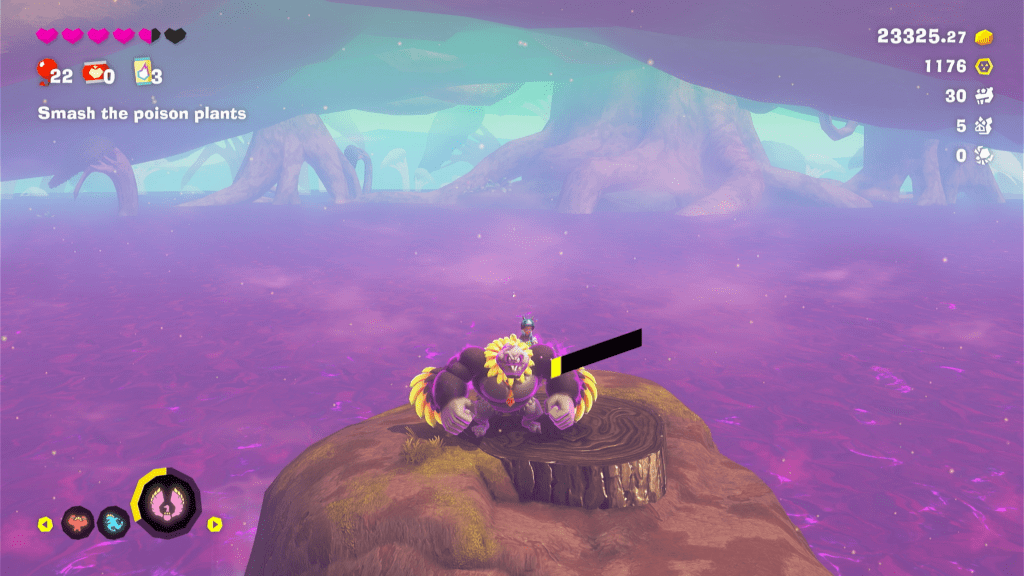Select the red heart can item icon
The image size is (1024, 576).
(92, 73)
